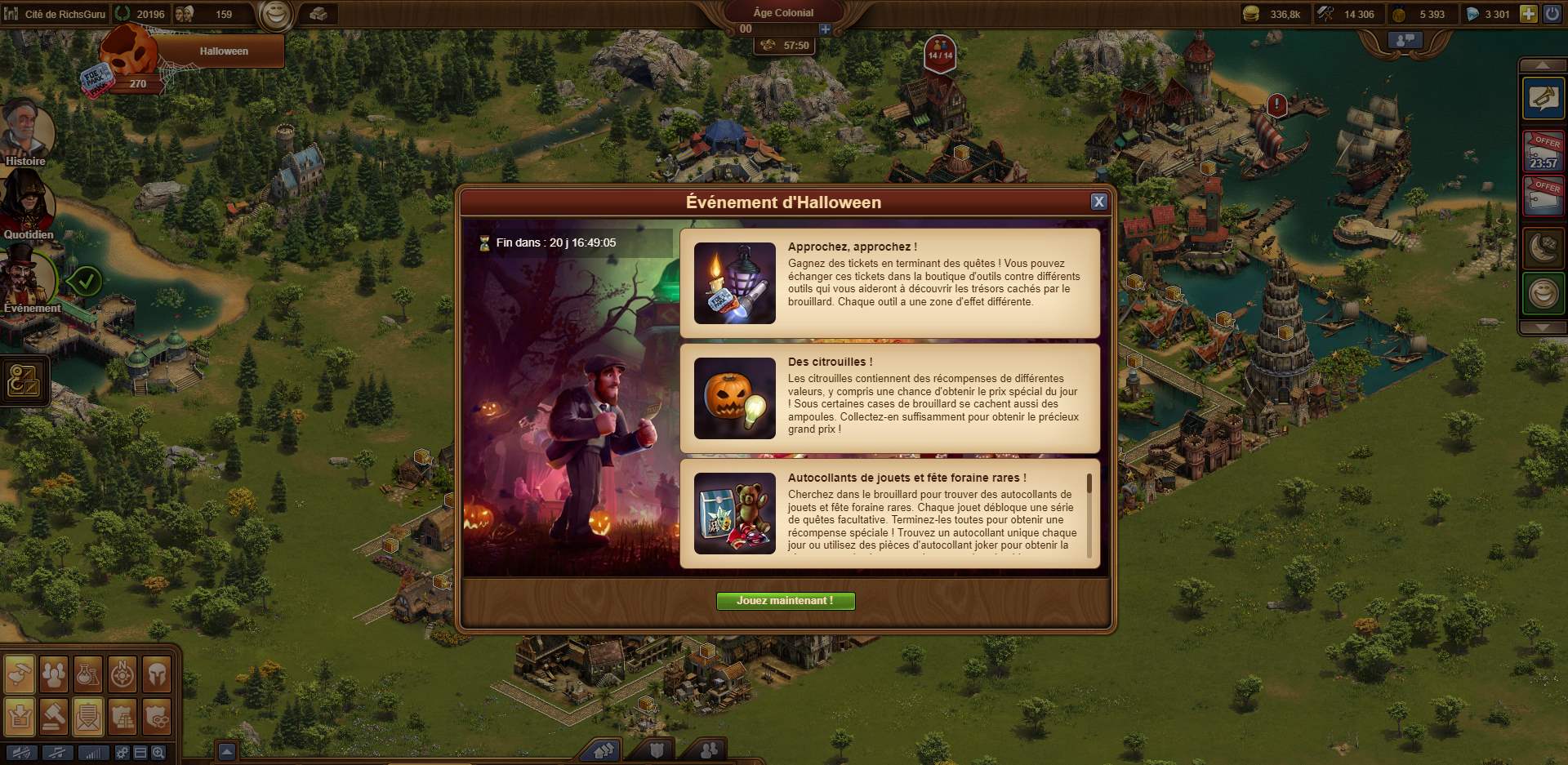This screenshot has width=1568, height=765.
Task: Open the Quotidien daily quest portrait
Action: [x=28, y=204]
